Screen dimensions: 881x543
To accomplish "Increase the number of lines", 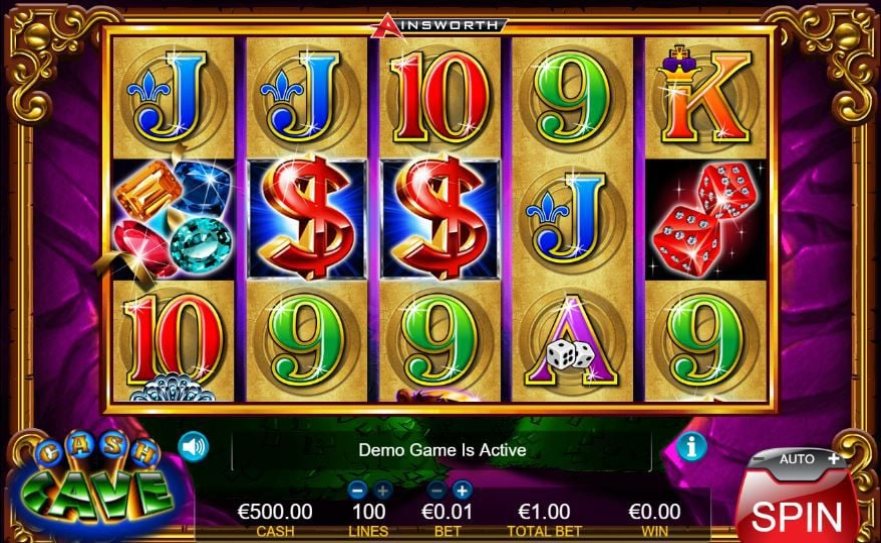I will pyautogui.click(x=381, y=490).
